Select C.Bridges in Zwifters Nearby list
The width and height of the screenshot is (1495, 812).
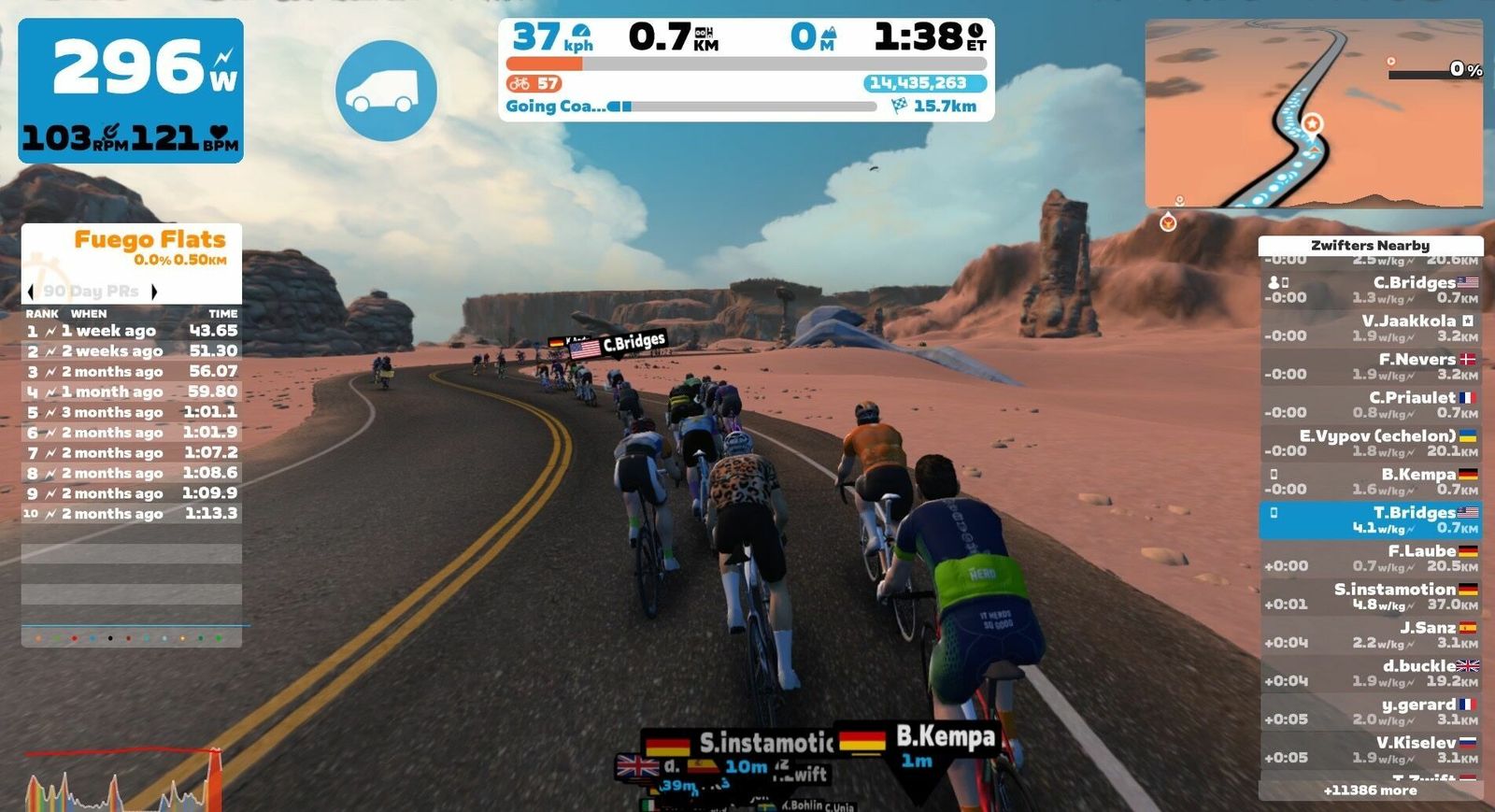coord(1370,290)
